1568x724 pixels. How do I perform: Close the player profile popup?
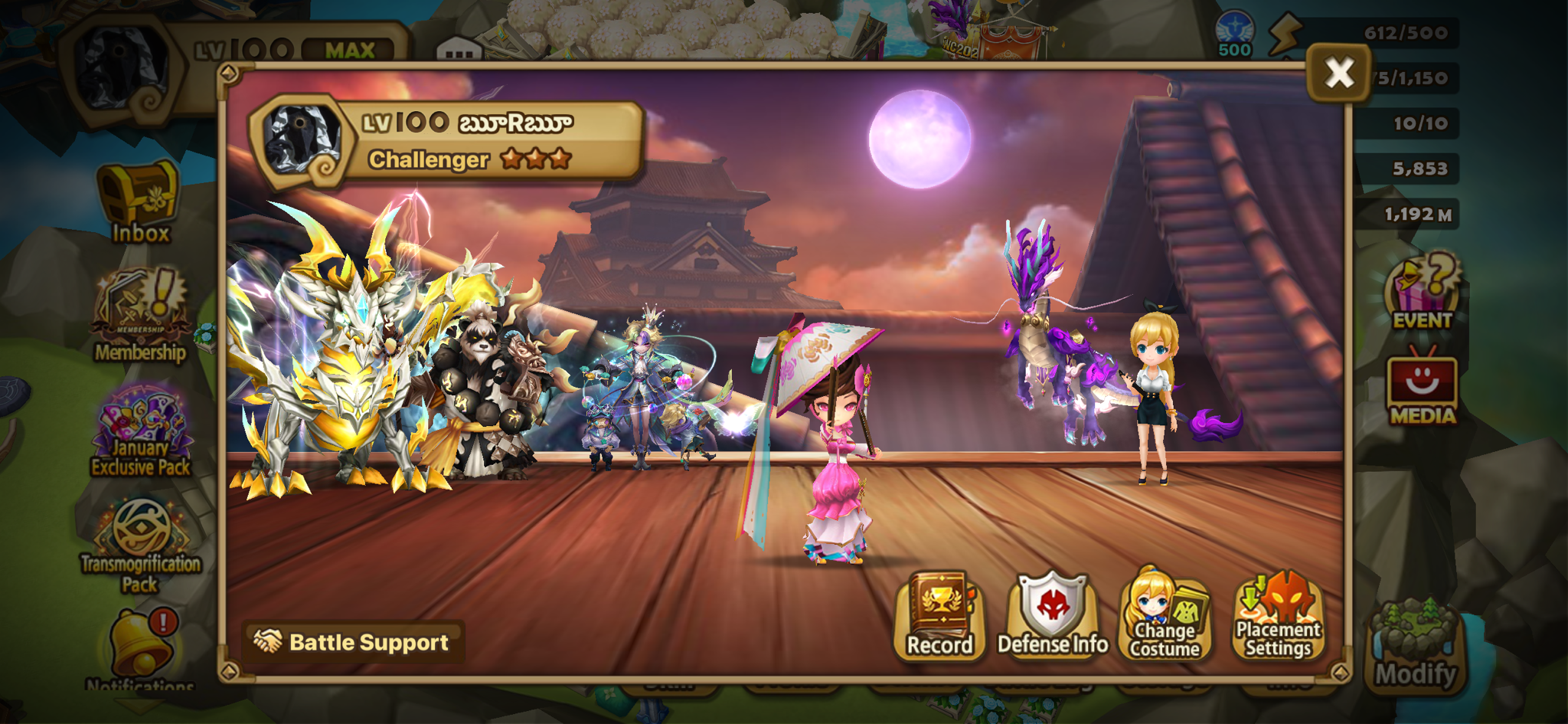[x=1339, y=74]
